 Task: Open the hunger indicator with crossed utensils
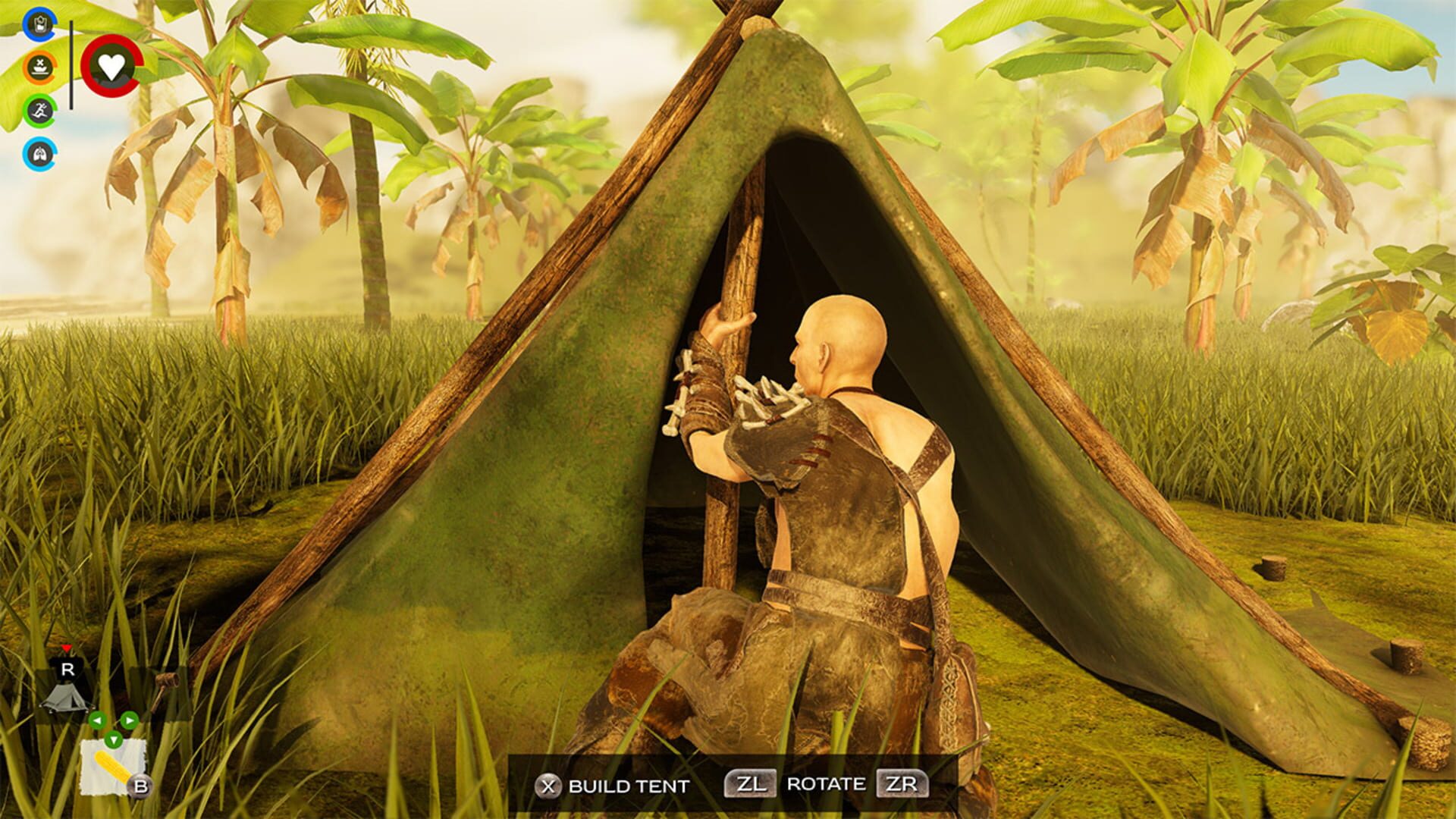[x=39, y=68]
